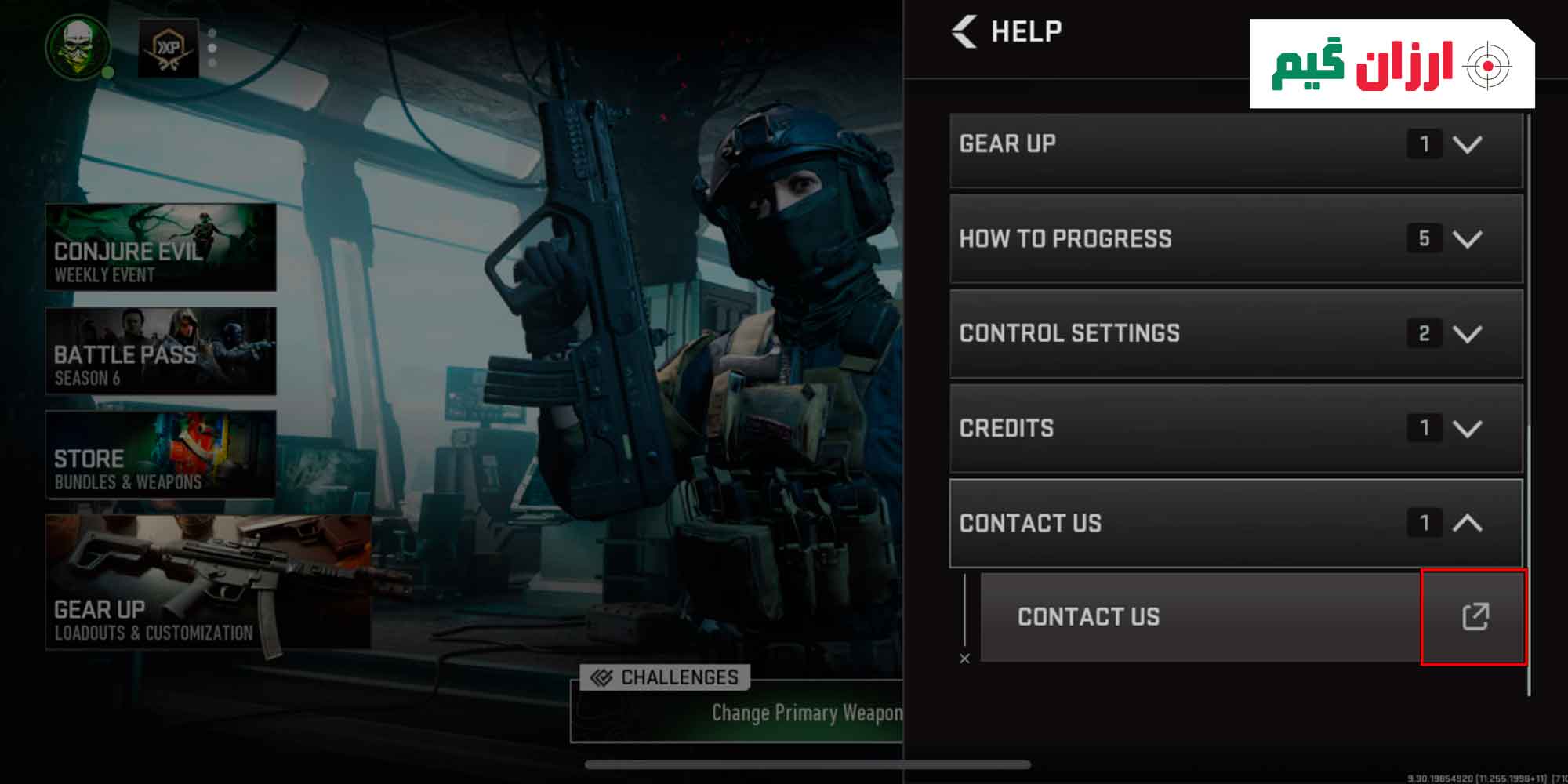1568x784 pixels.
Task: Open the Contact Us external link
Action: [1474, 617]
